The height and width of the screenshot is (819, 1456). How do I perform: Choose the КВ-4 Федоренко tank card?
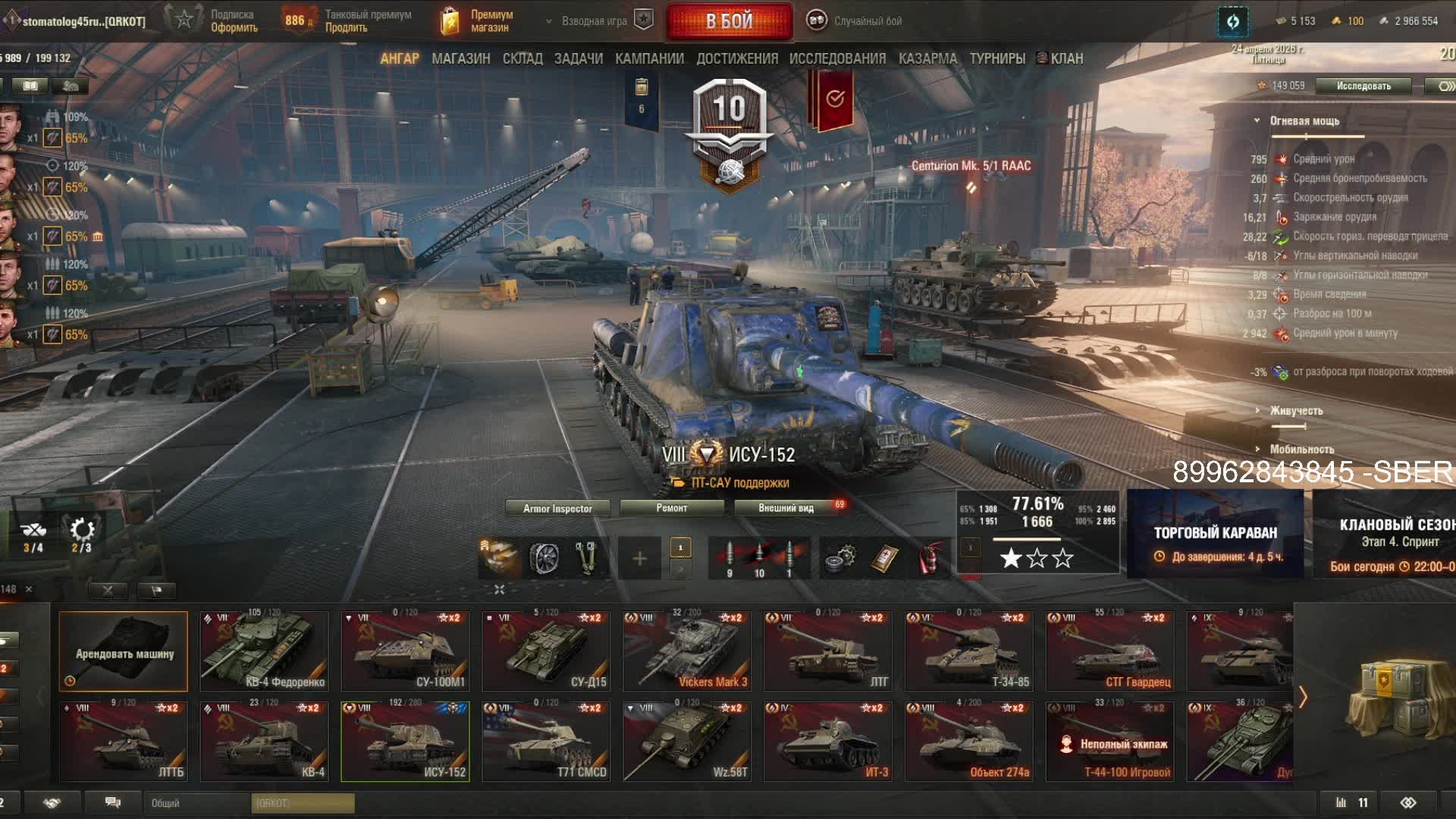click(x=265, y=651)
